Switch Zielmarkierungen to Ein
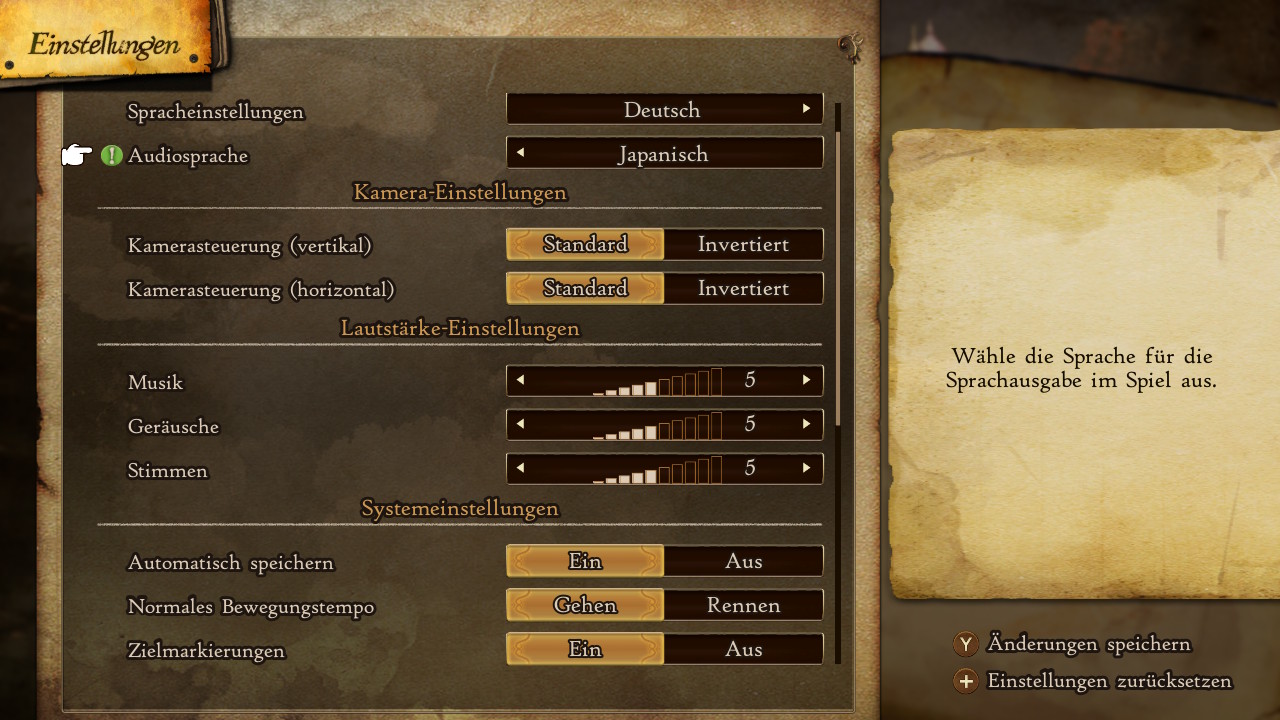 [x=585, y=649]
